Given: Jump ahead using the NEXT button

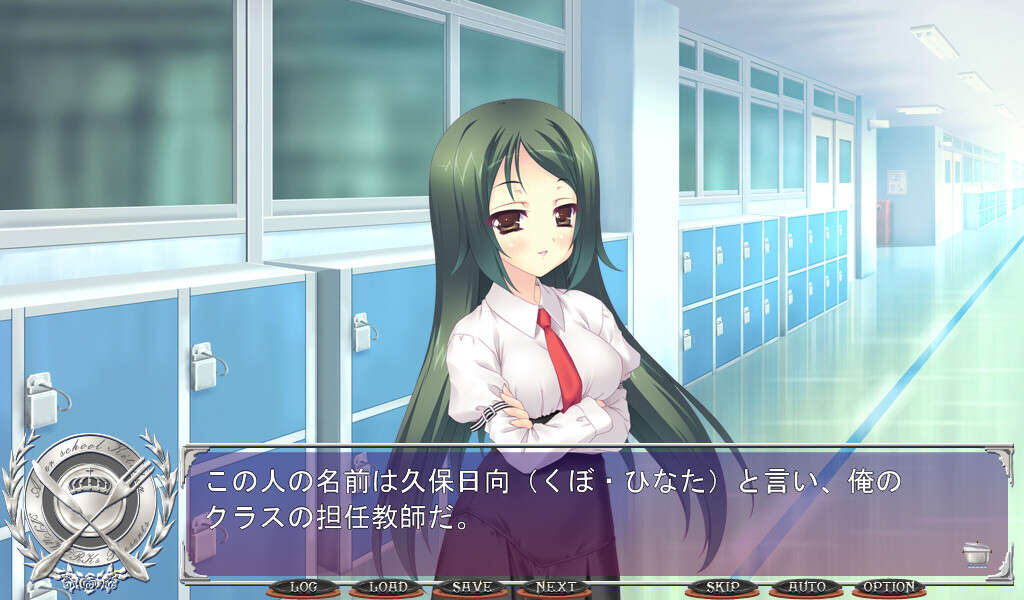Looking at the screenshot, I should point(556,587).
